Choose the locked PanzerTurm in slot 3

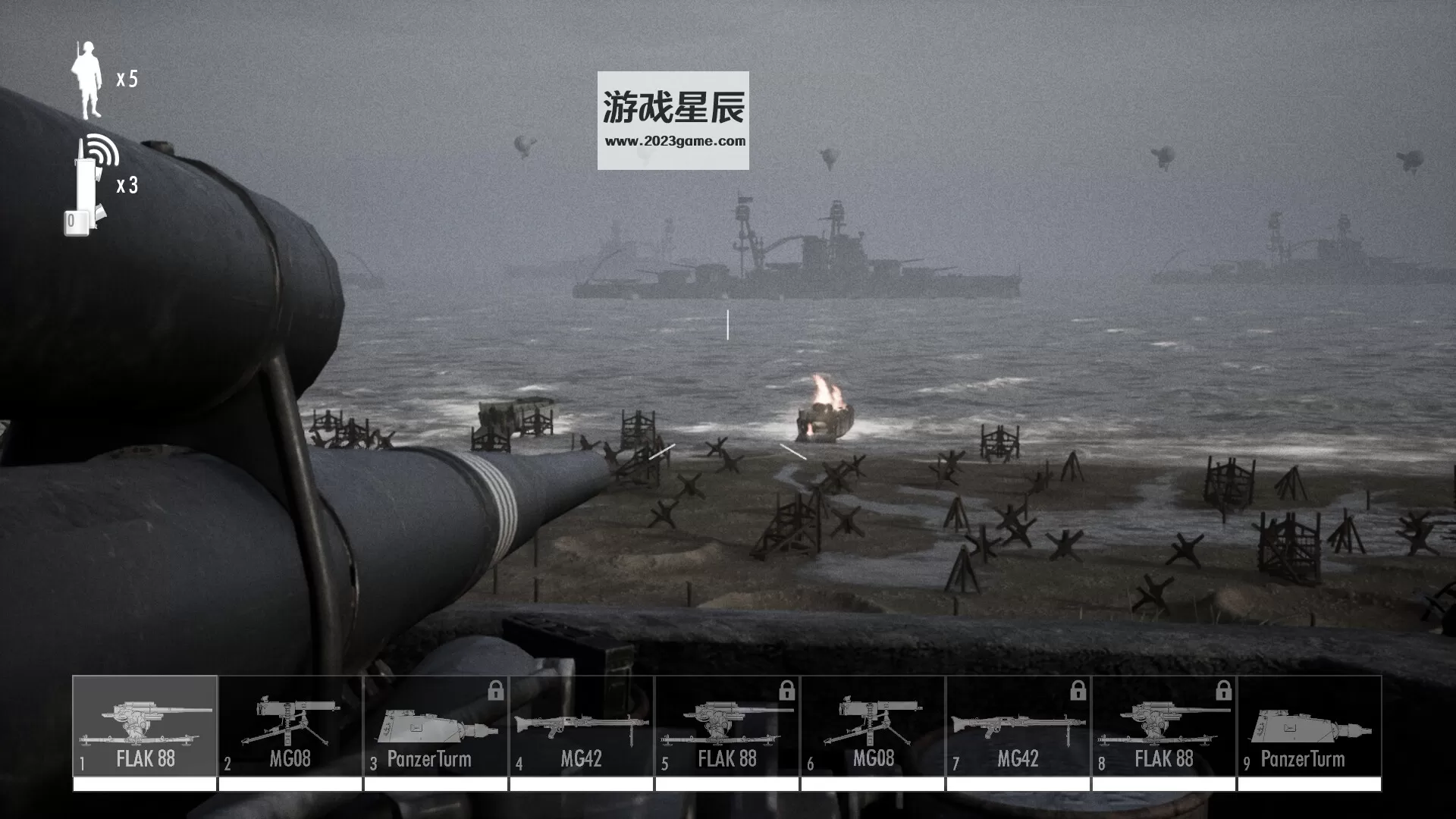[x=436, y=726]
